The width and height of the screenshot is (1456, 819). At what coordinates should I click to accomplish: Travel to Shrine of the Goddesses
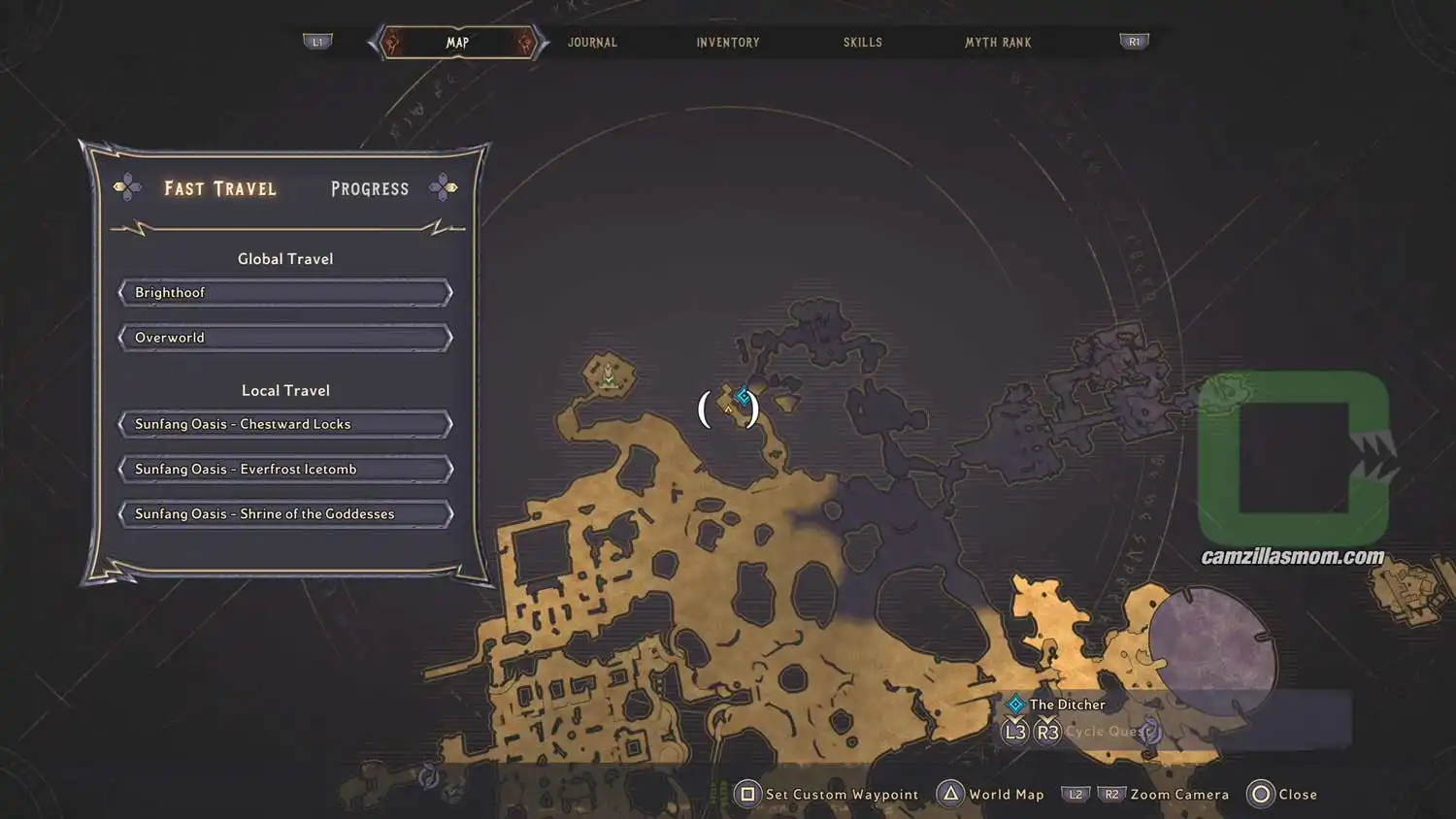point(284,513)
